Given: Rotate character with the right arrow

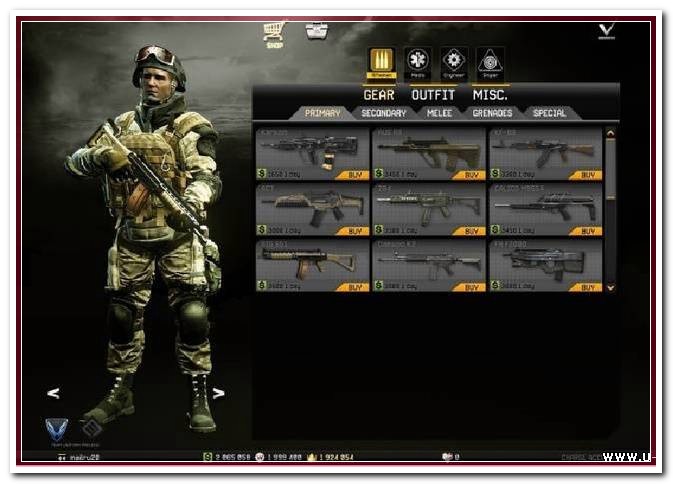Looking at the screenshot, I should (x=218, y=393).
